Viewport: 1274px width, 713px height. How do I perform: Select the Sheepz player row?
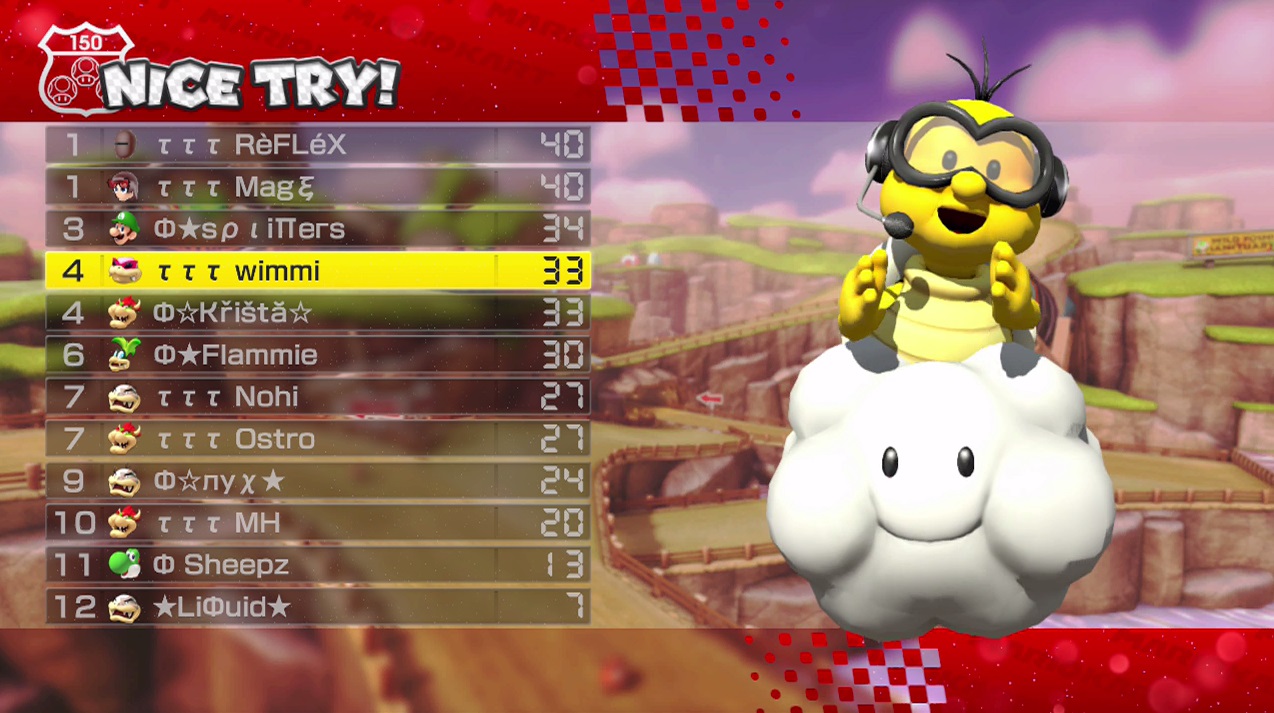tap(318, 565)
